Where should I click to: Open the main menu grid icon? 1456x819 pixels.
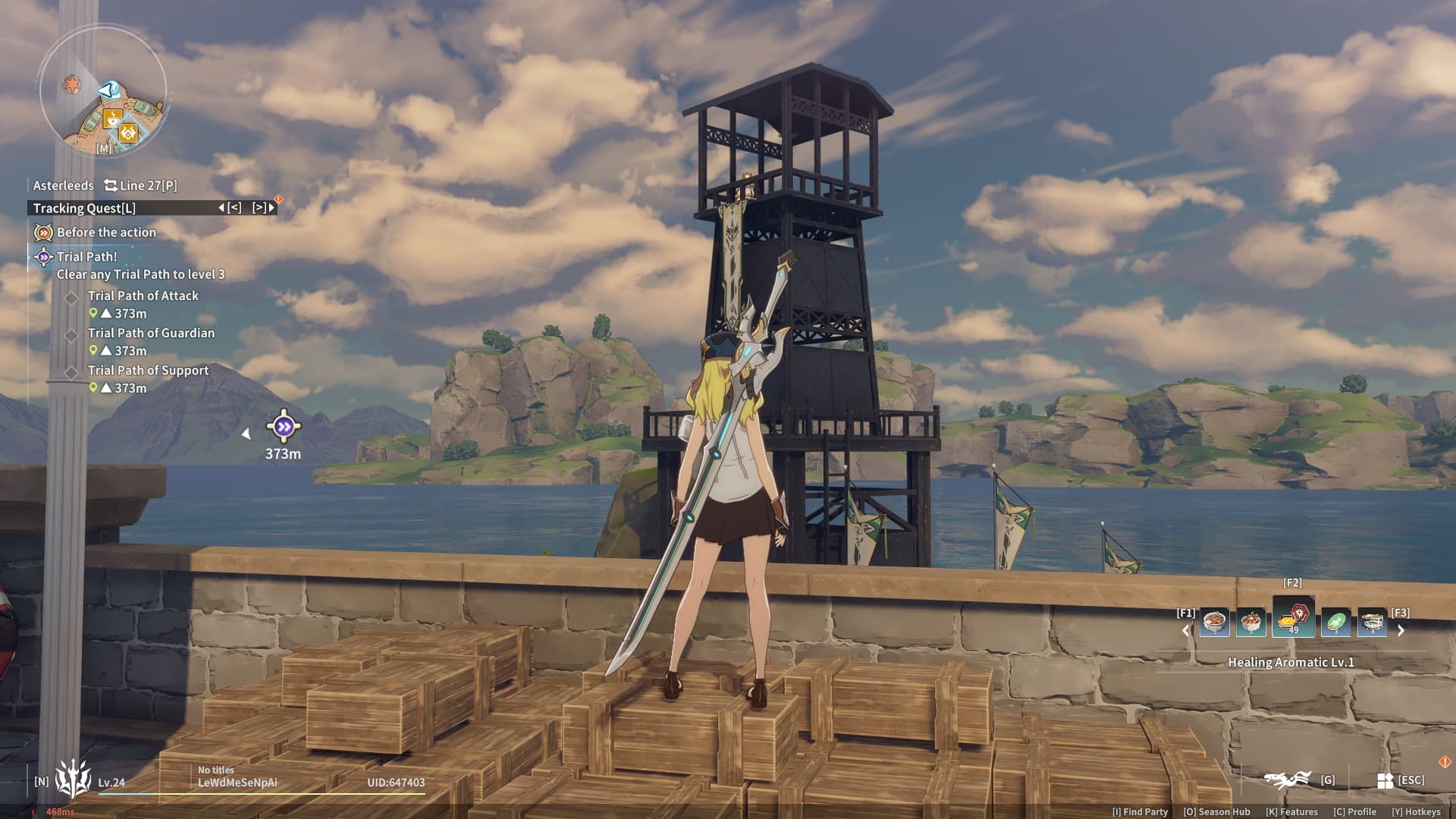[1385, 780]
